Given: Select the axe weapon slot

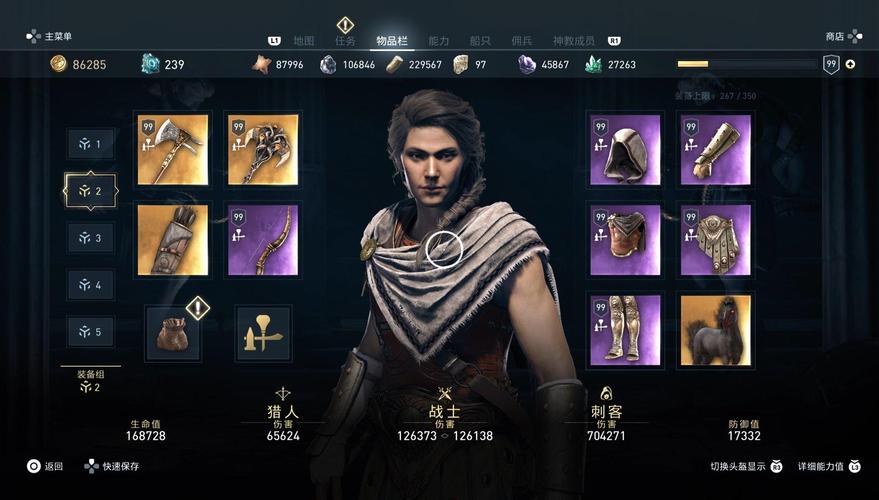Looking at the screenshot, I should tap(172, 150).
